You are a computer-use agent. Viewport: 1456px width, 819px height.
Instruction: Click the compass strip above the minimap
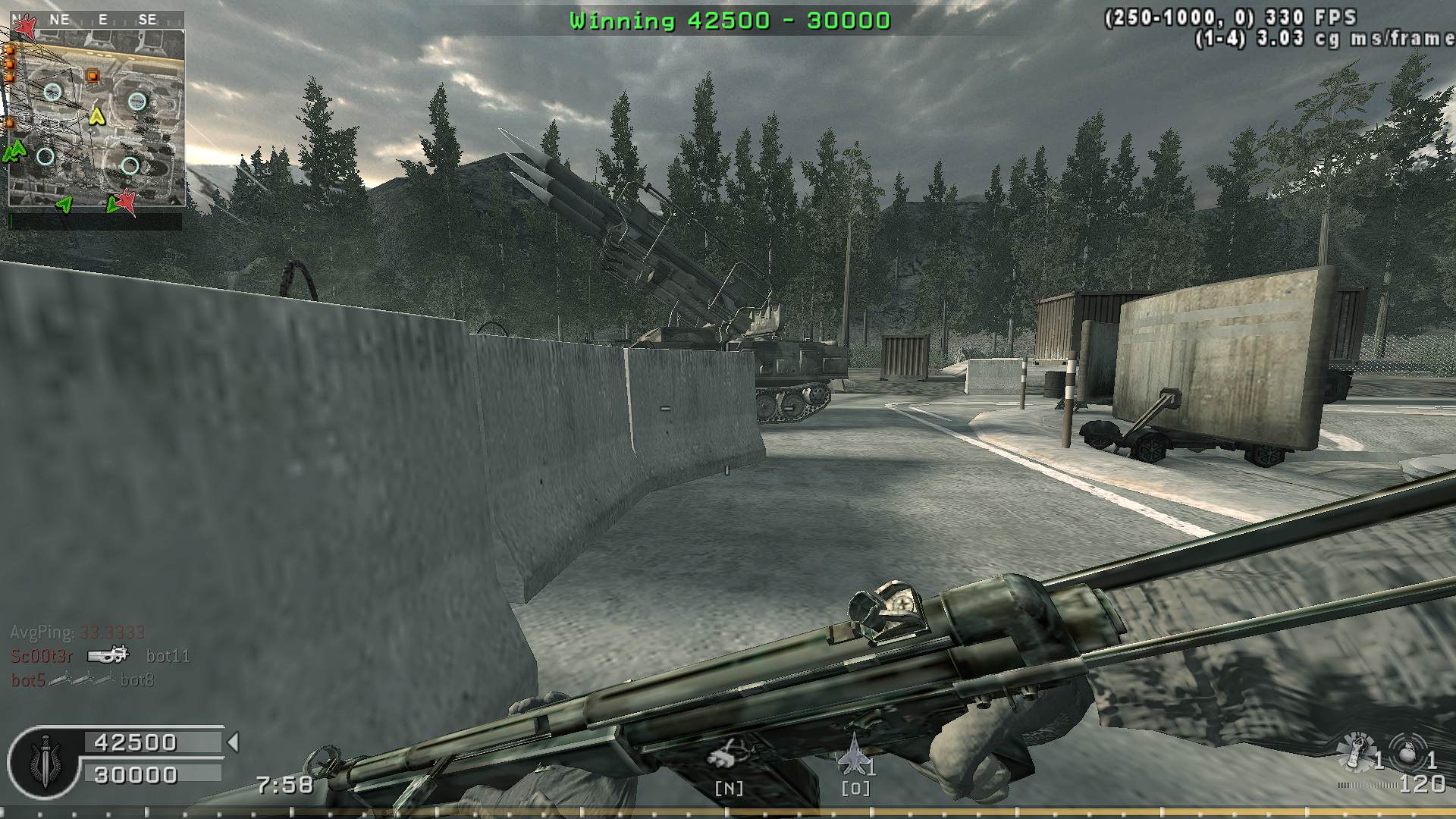pos(96,20)
